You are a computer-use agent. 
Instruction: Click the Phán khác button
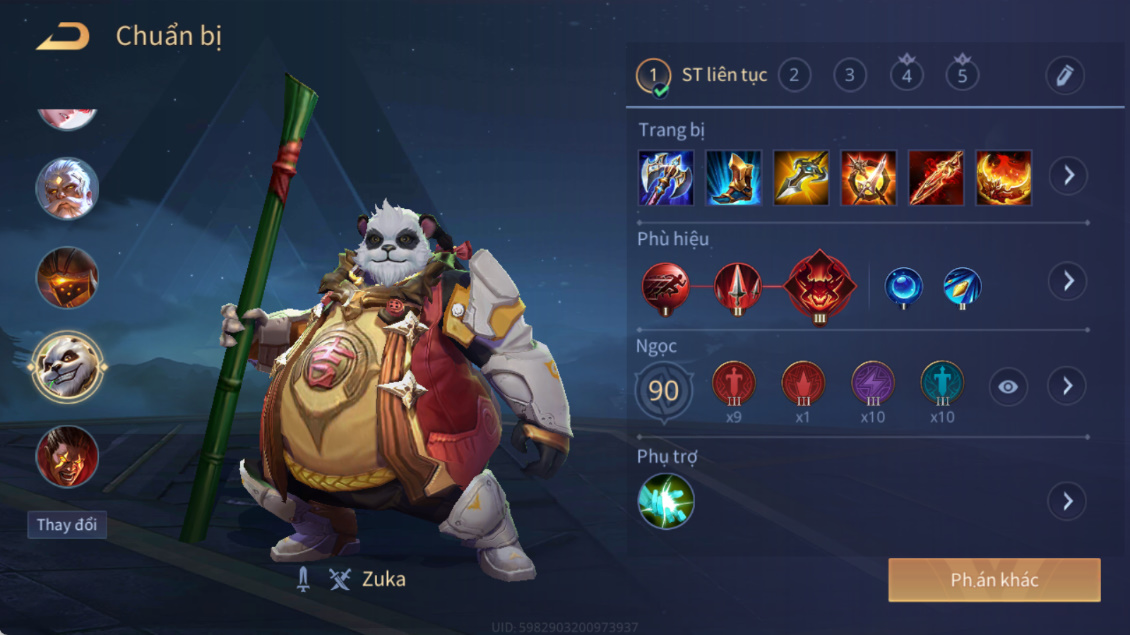994,580
